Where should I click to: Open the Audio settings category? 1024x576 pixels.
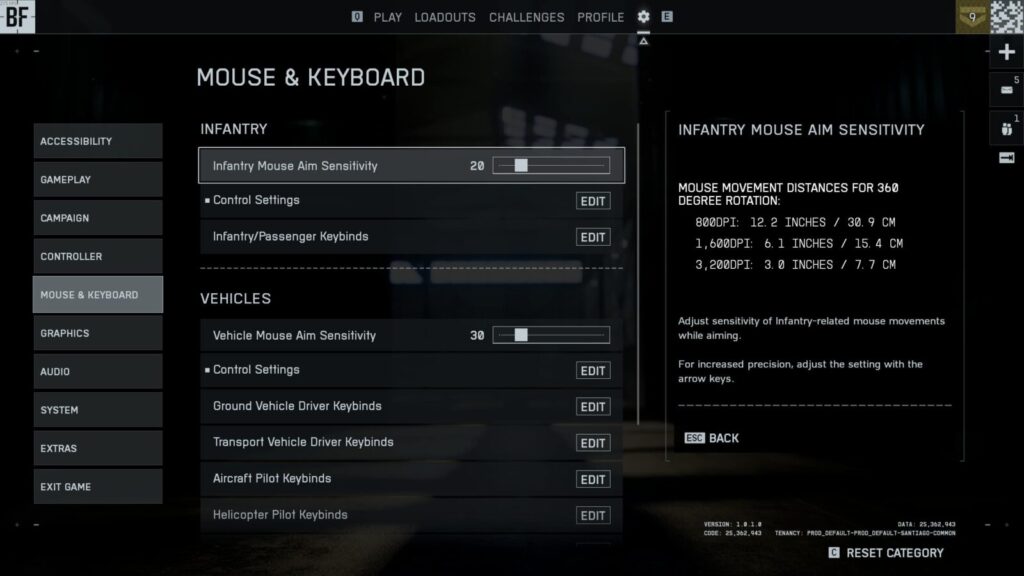pos(97,372)
